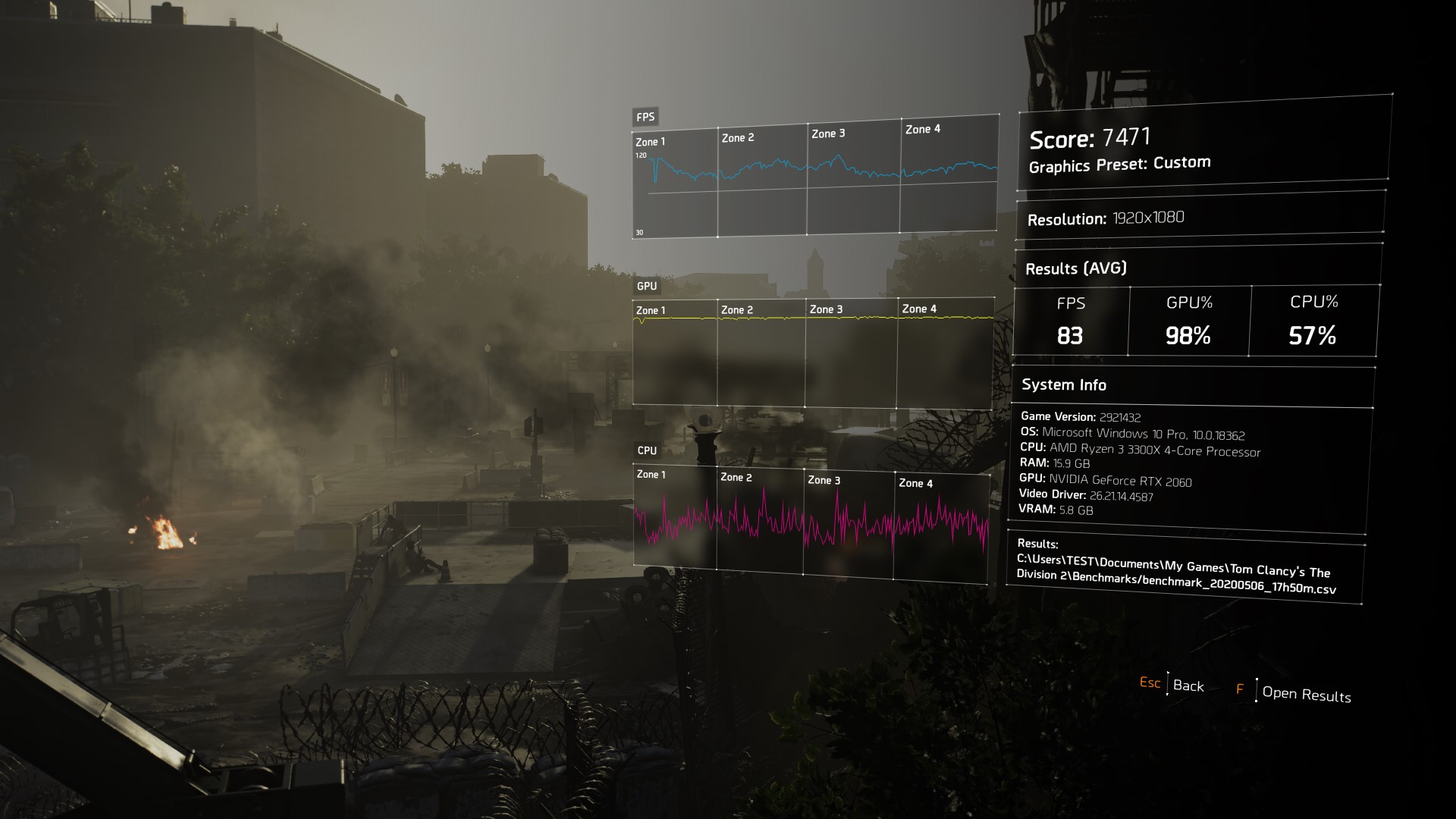This screenshot has width=1456, height=819.
Task: Select the GPU% average value 98%
Action: tap(1189, 334)
